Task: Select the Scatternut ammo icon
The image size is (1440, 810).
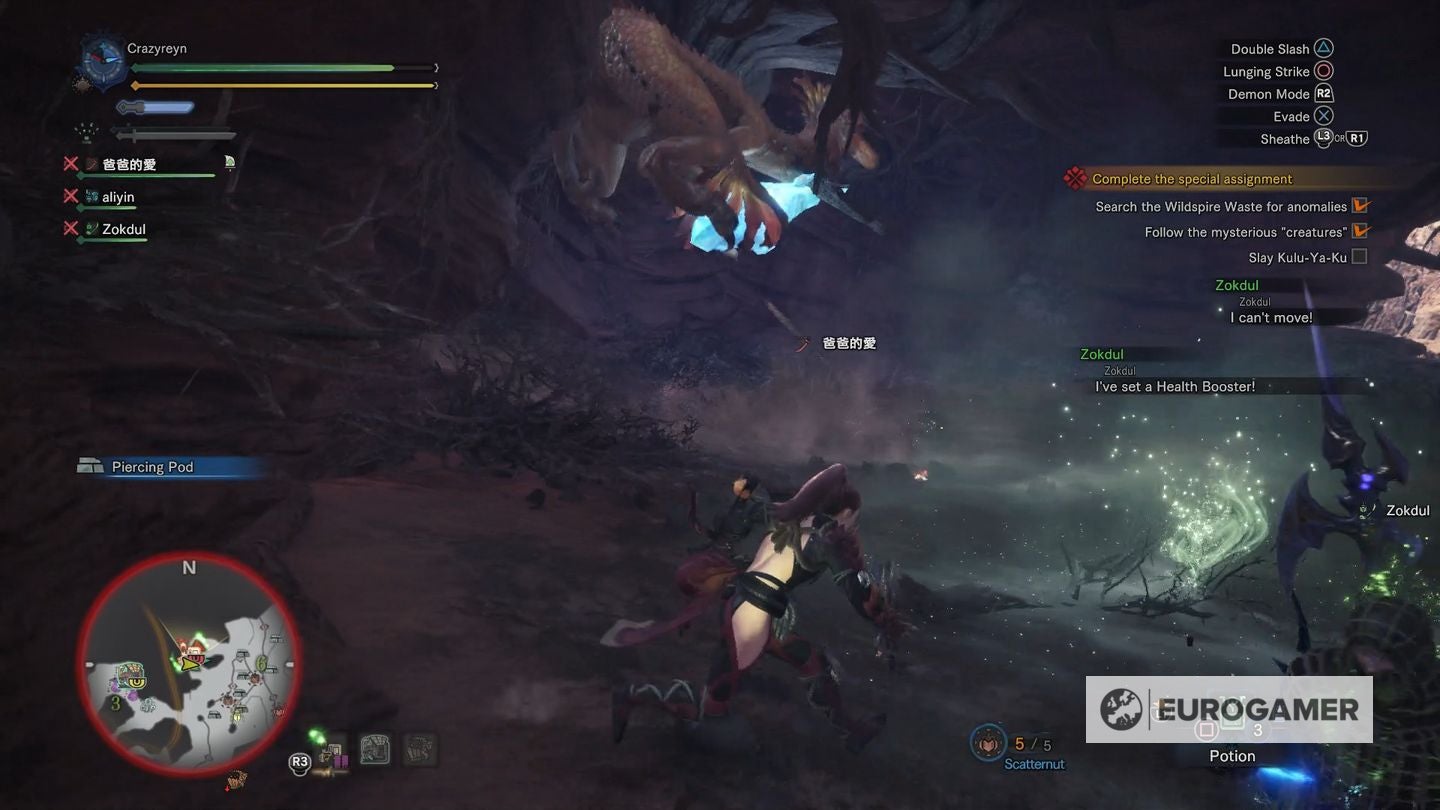Action: tap(990, 743)
